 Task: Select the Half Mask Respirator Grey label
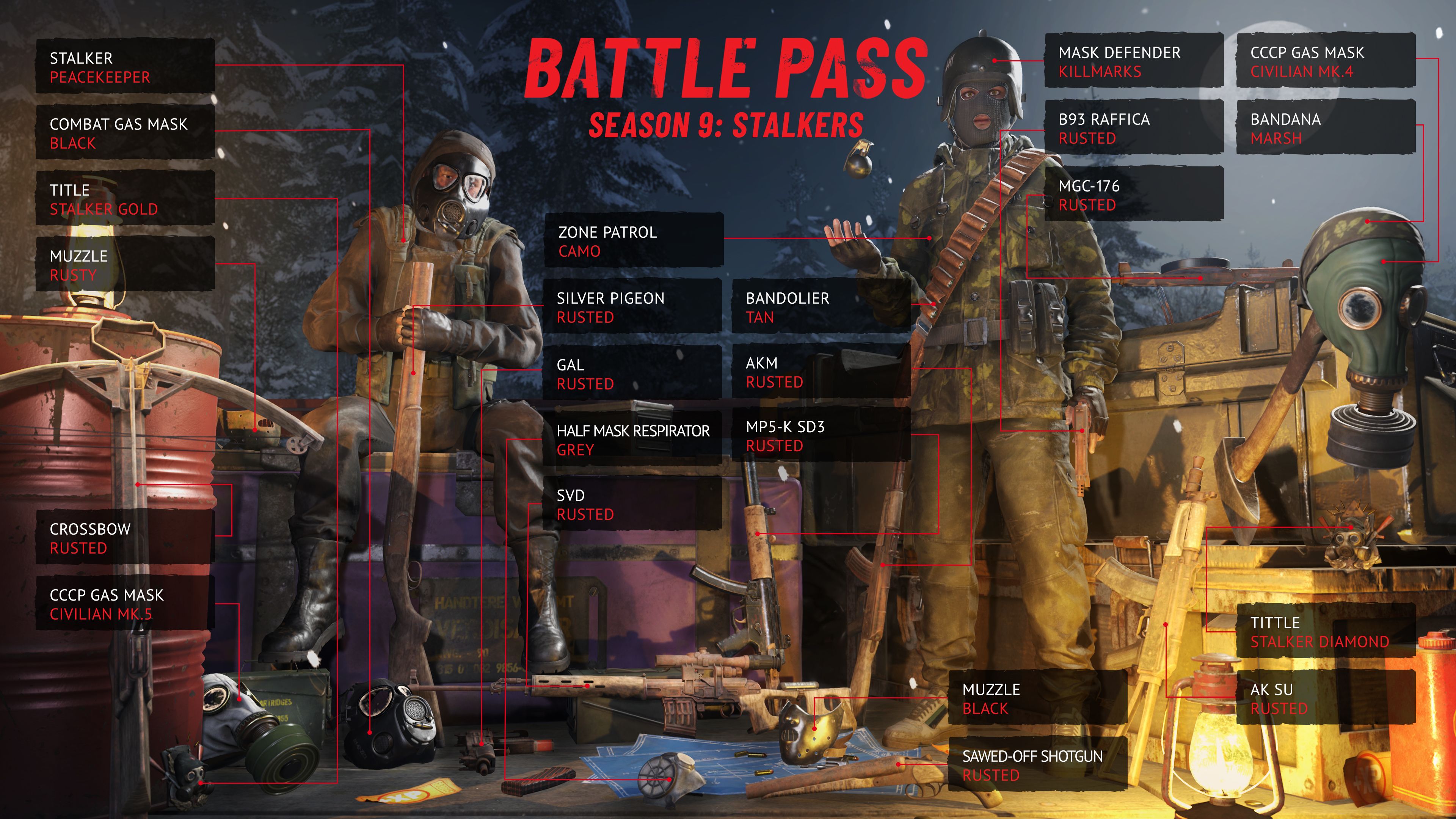pos(632,440)
